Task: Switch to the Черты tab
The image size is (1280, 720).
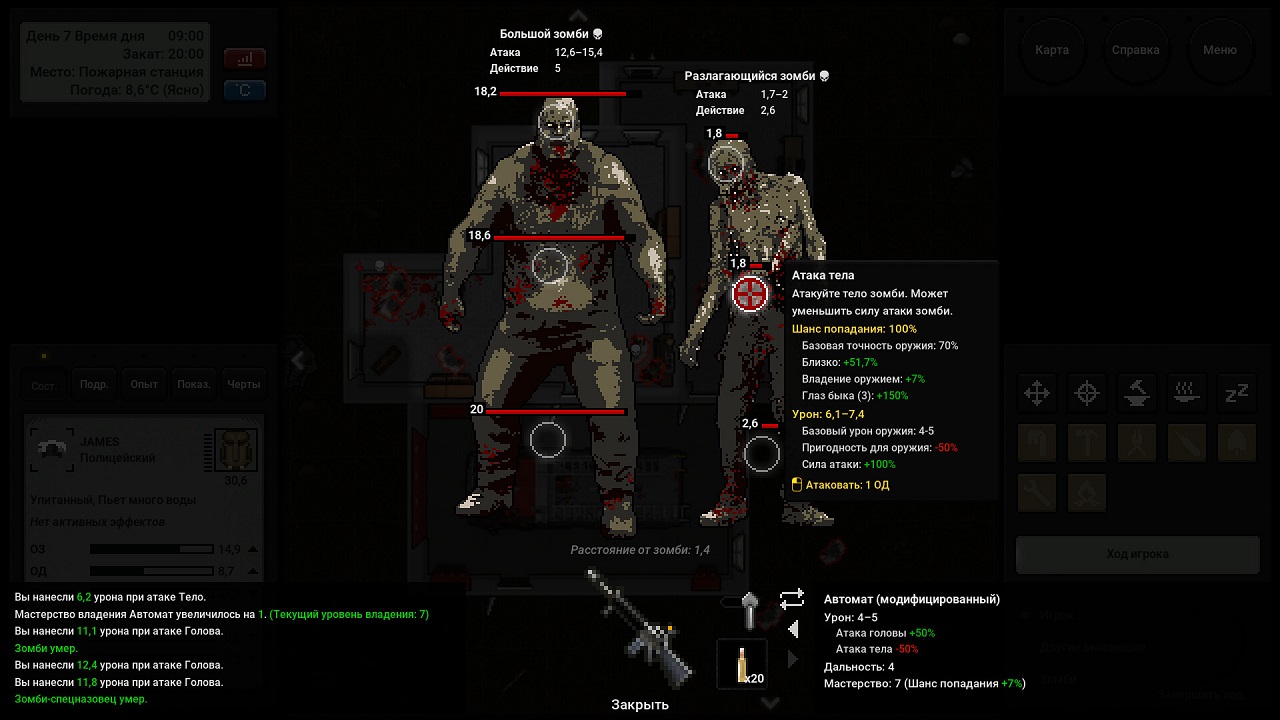Action: tap(243, 383)
